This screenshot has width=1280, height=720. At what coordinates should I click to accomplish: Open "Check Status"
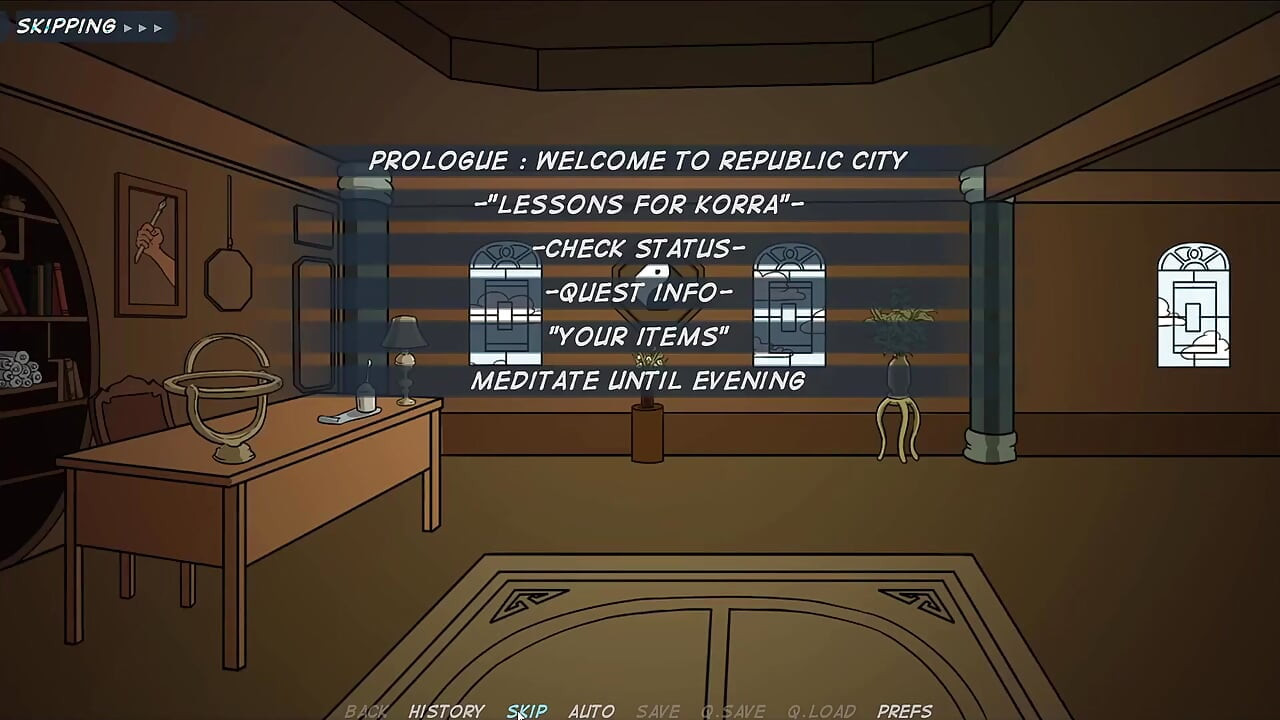pyautogui.click(x=640, y=248)
